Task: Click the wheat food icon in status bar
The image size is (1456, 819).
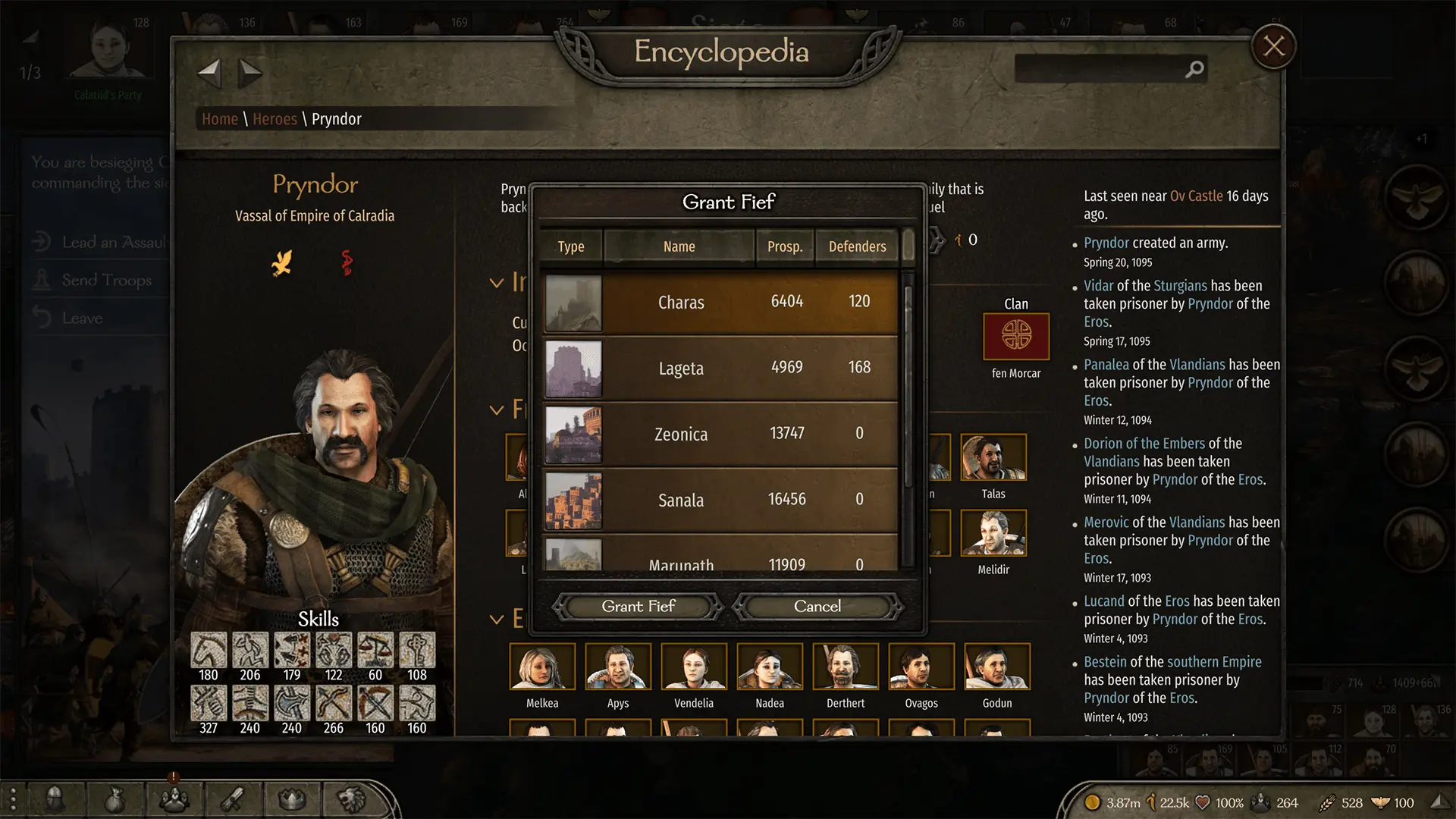Action: click(x=1328, y=802)
